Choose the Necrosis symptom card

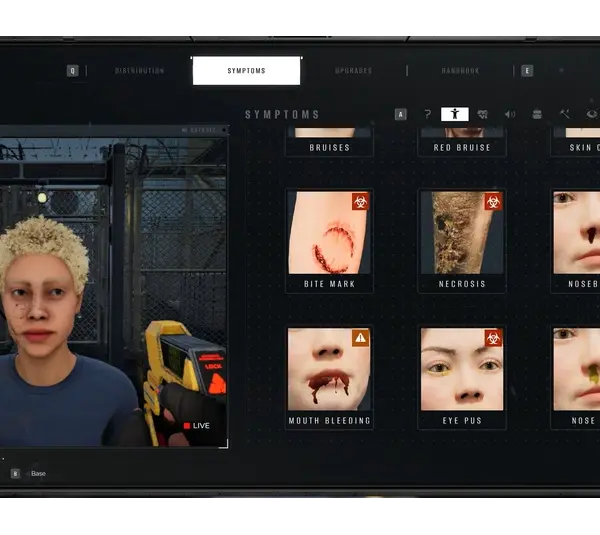coord(462,241)
